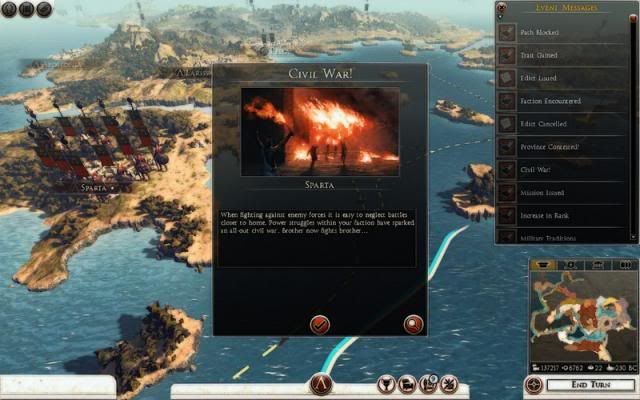
Task: Open the first round menu button top-left
Action: [x=8, y=9]
